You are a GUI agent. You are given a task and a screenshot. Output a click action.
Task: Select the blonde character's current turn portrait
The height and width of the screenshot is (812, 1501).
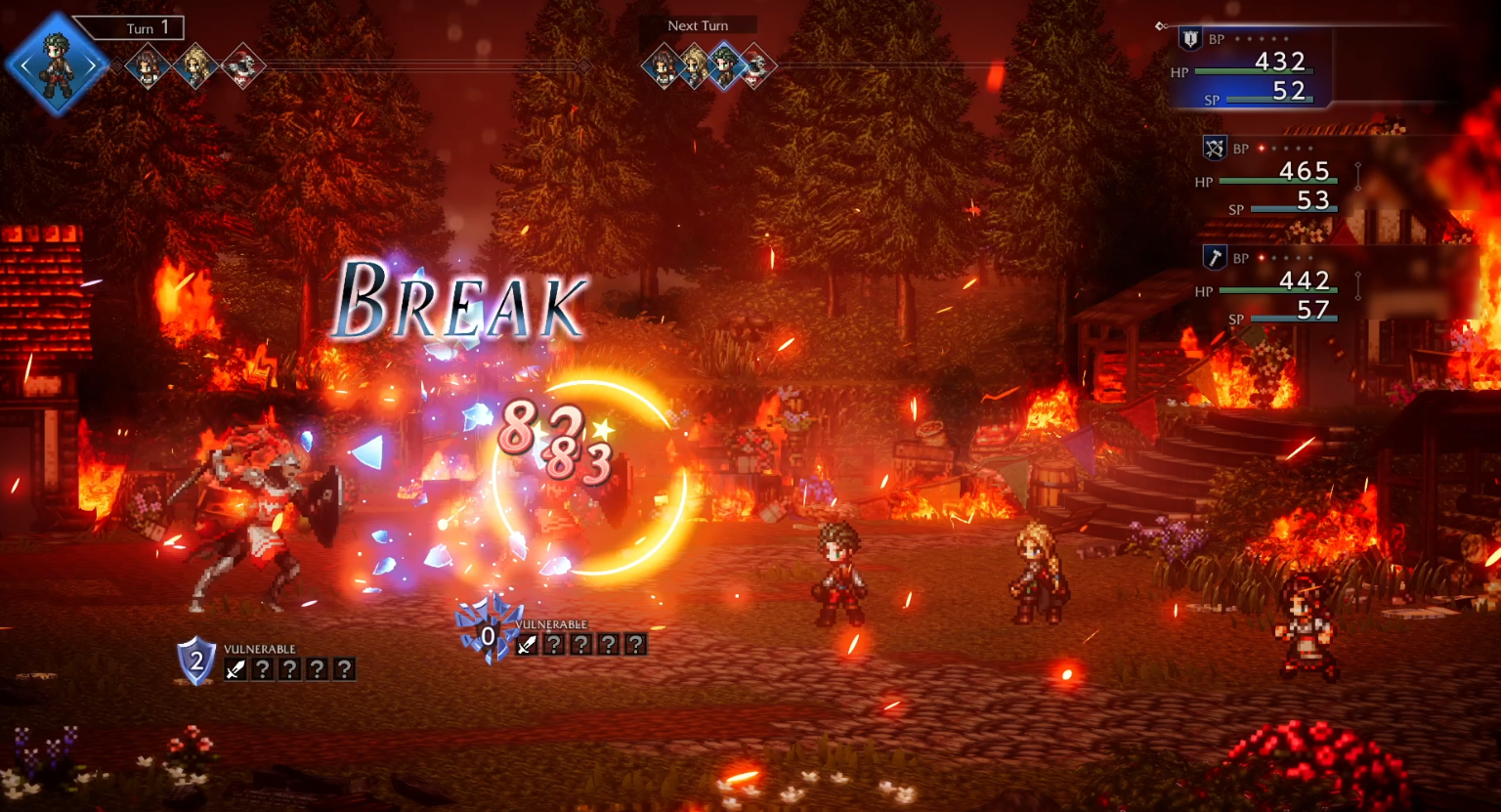pyautogui.click(x=194, y=66)
